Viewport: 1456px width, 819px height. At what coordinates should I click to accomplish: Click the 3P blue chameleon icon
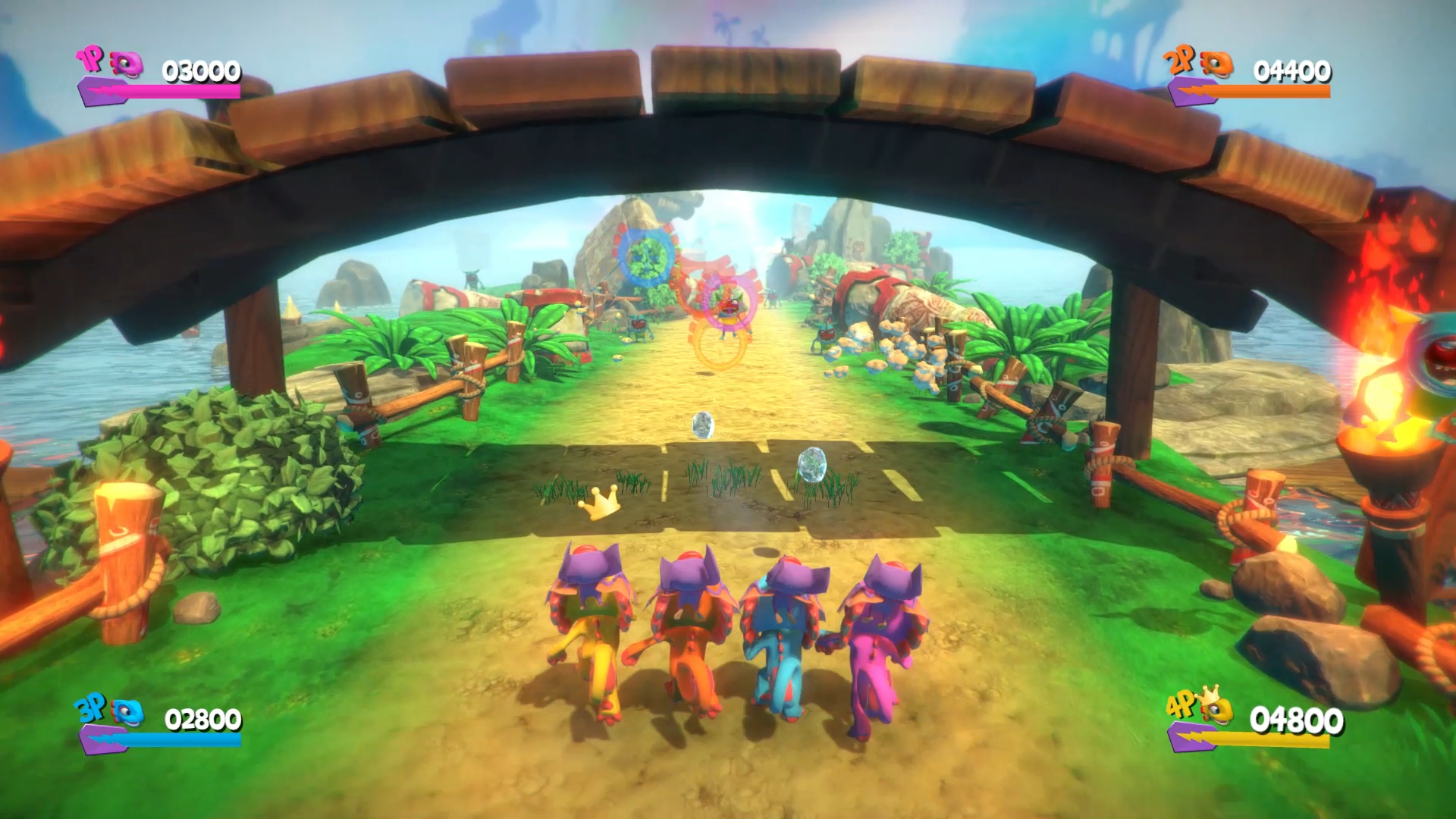pos(127,713)
